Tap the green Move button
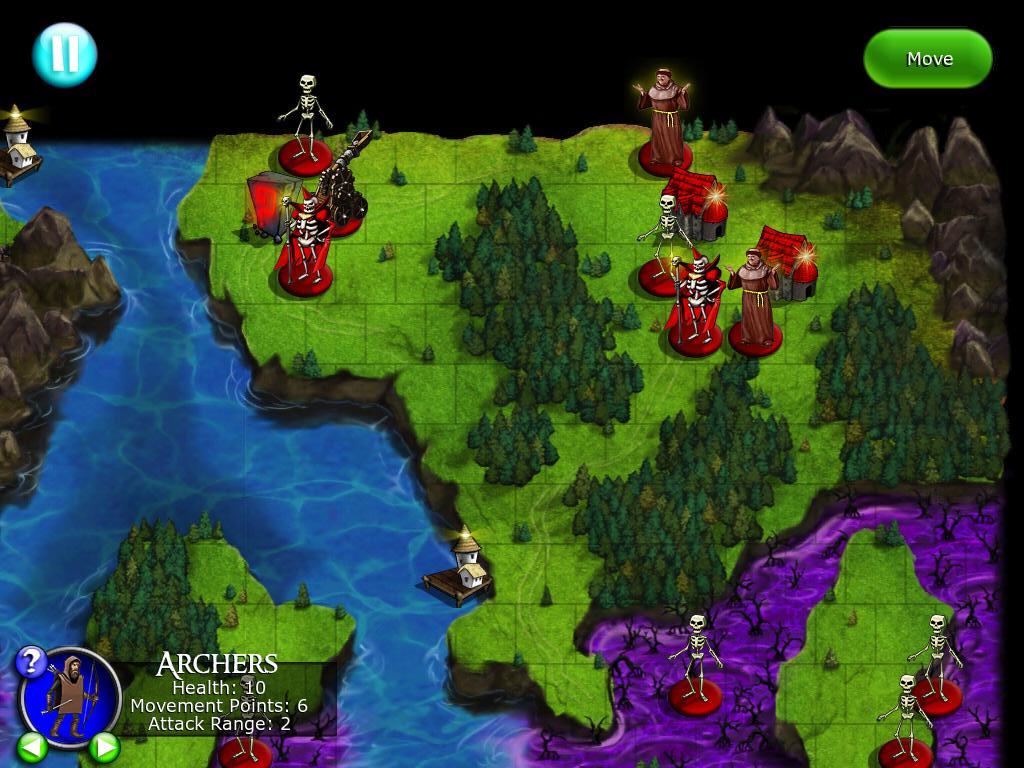 [928, 59]
